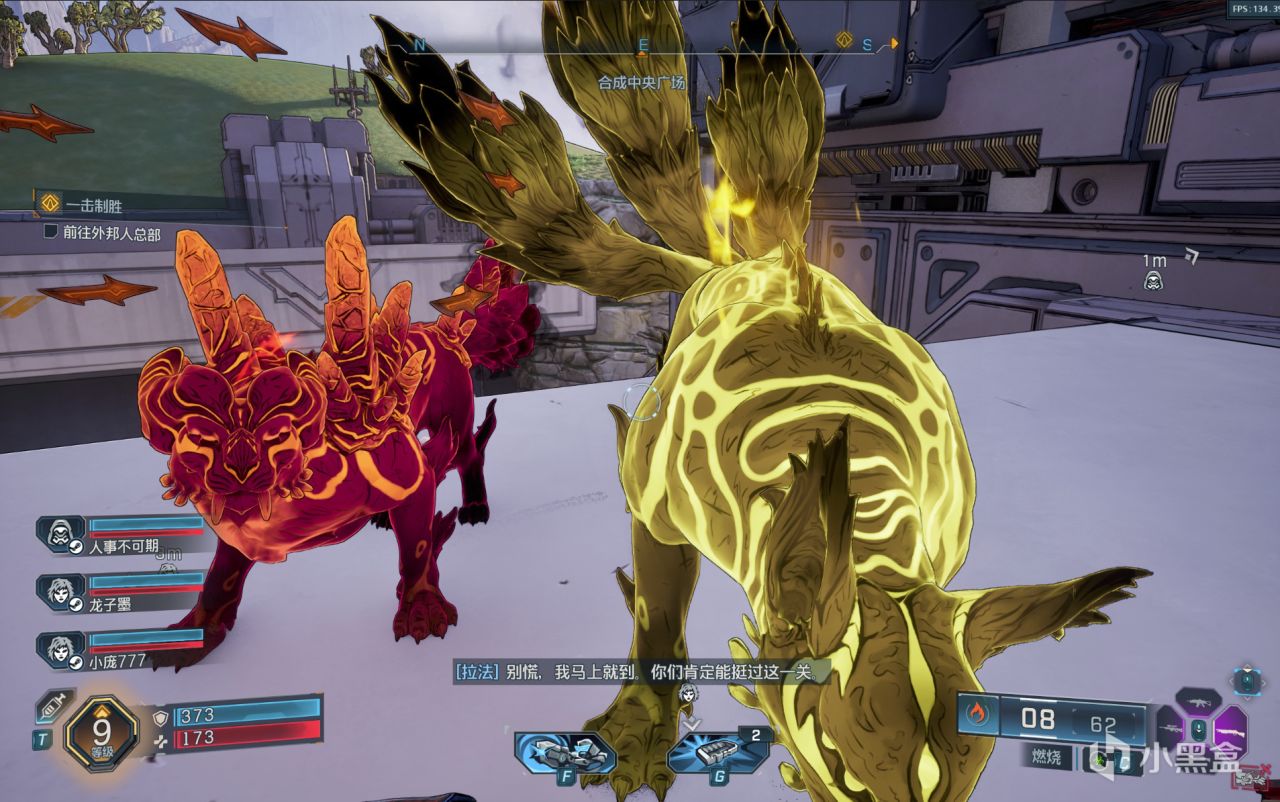
Task: Use the syringe repair kit icon
Action: click(x=51, y=707)
